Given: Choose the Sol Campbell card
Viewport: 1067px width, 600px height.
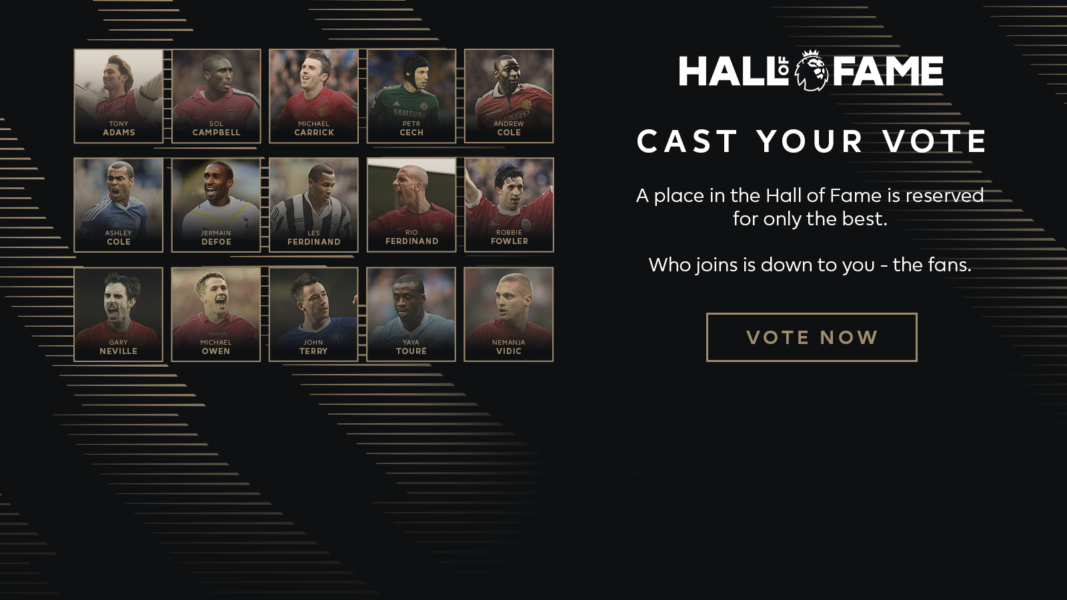Looking at the screenshot, I should tap(216, 96).
